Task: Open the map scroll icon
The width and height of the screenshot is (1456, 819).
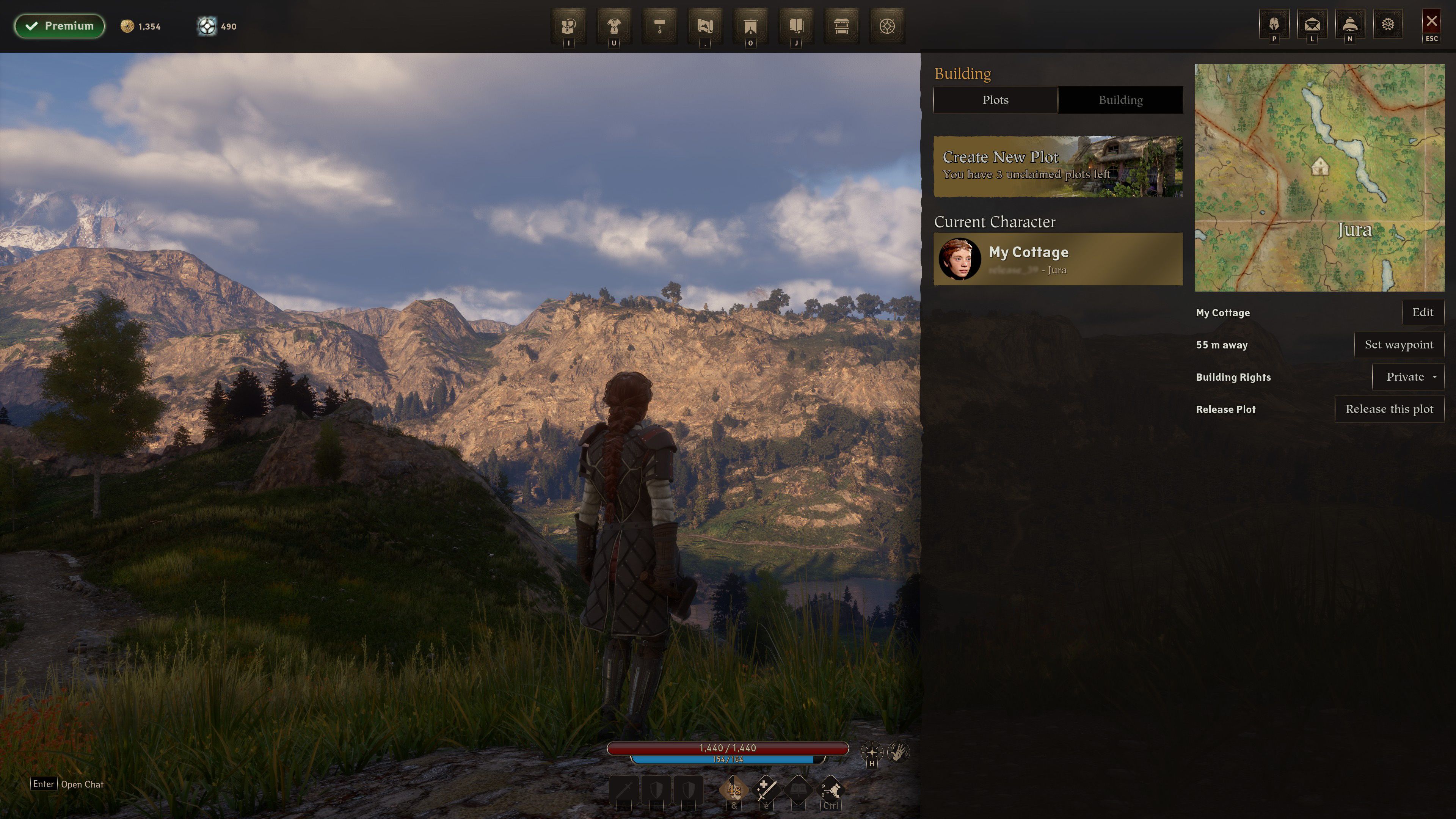Action: [705, 26]
